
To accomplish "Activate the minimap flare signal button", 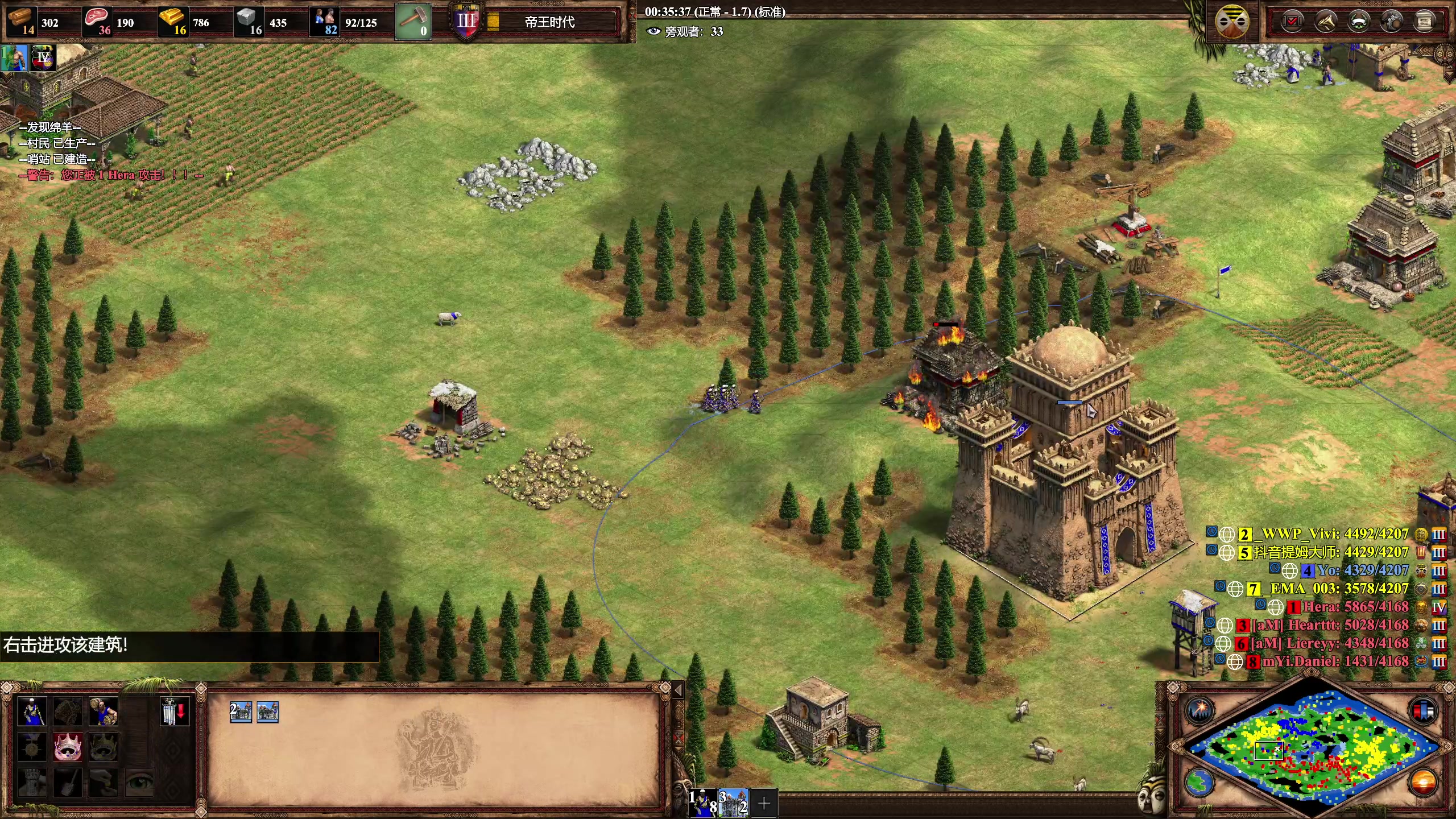I will (x=1200, y=710).
